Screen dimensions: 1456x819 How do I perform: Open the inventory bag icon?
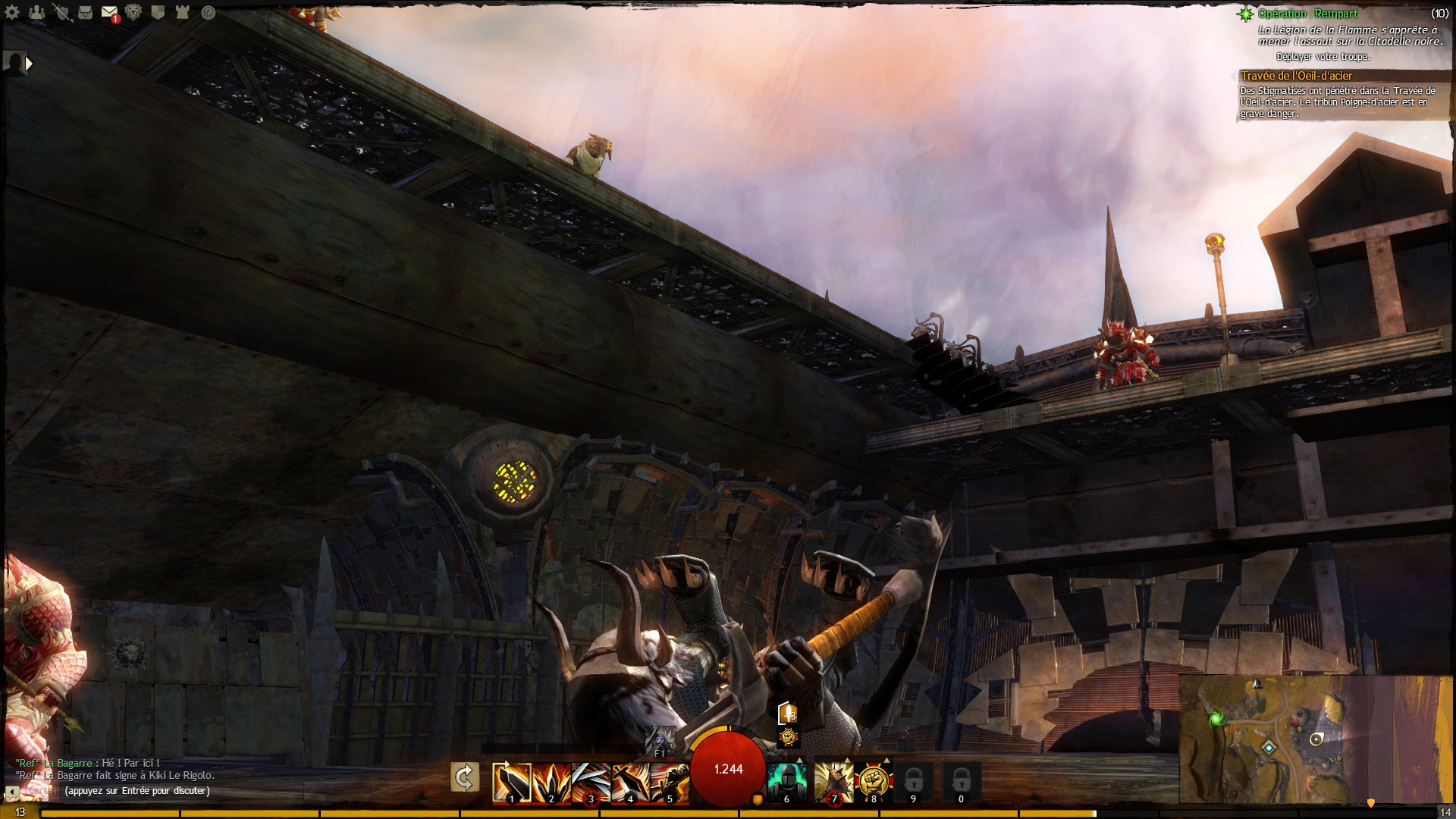(86, 13)
